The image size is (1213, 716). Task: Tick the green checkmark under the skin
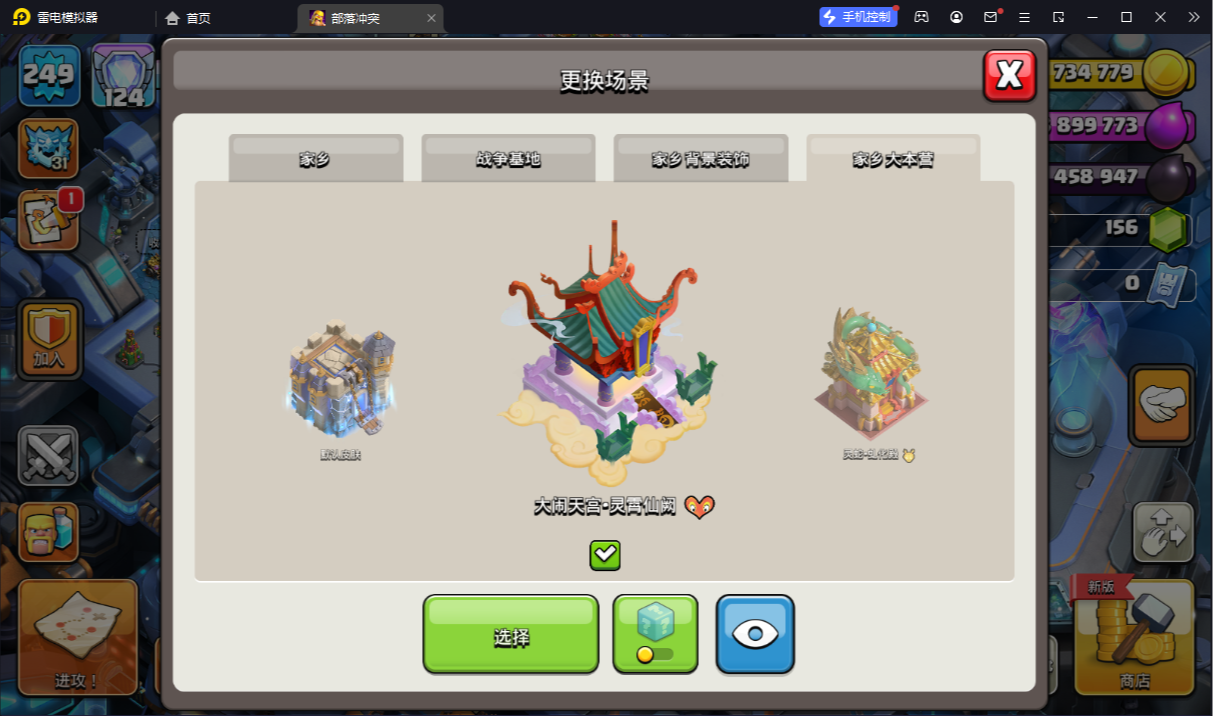pyautogui.click(x=605, y=555)
